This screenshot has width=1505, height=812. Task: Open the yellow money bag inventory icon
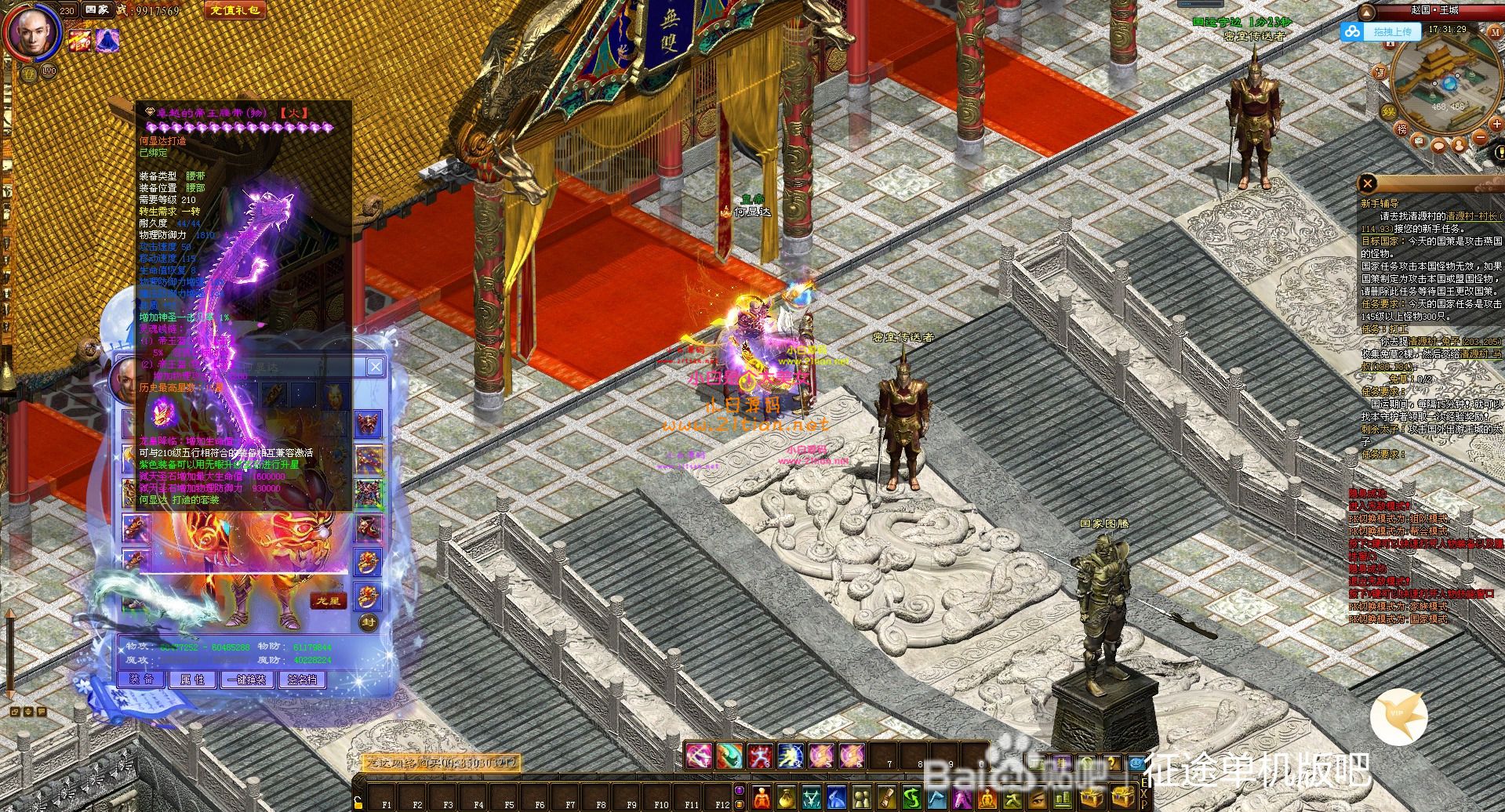[x=786, y=798]
